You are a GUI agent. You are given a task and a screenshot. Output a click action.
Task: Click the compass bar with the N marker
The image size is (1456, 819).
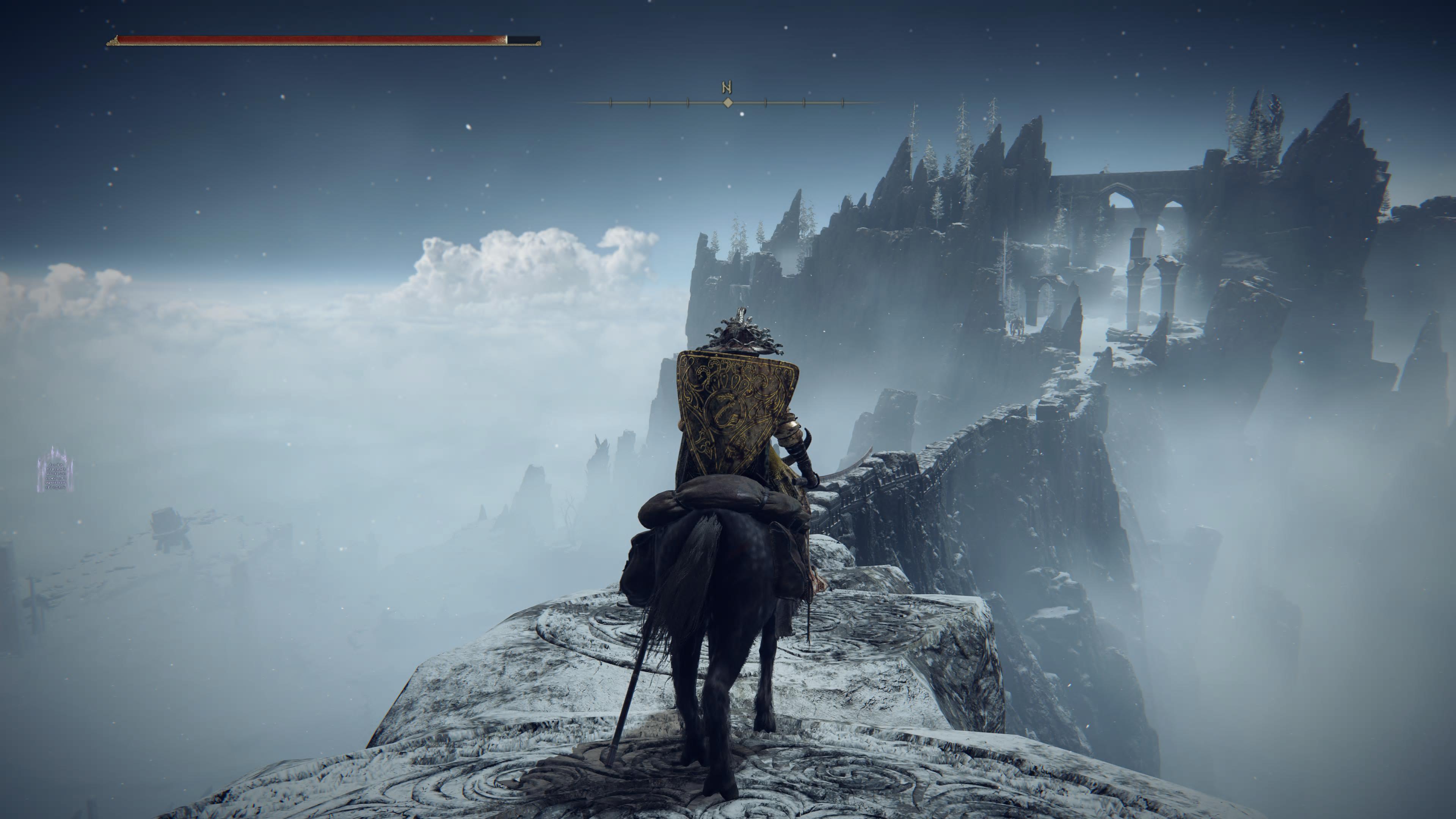(x=728, y=102)
